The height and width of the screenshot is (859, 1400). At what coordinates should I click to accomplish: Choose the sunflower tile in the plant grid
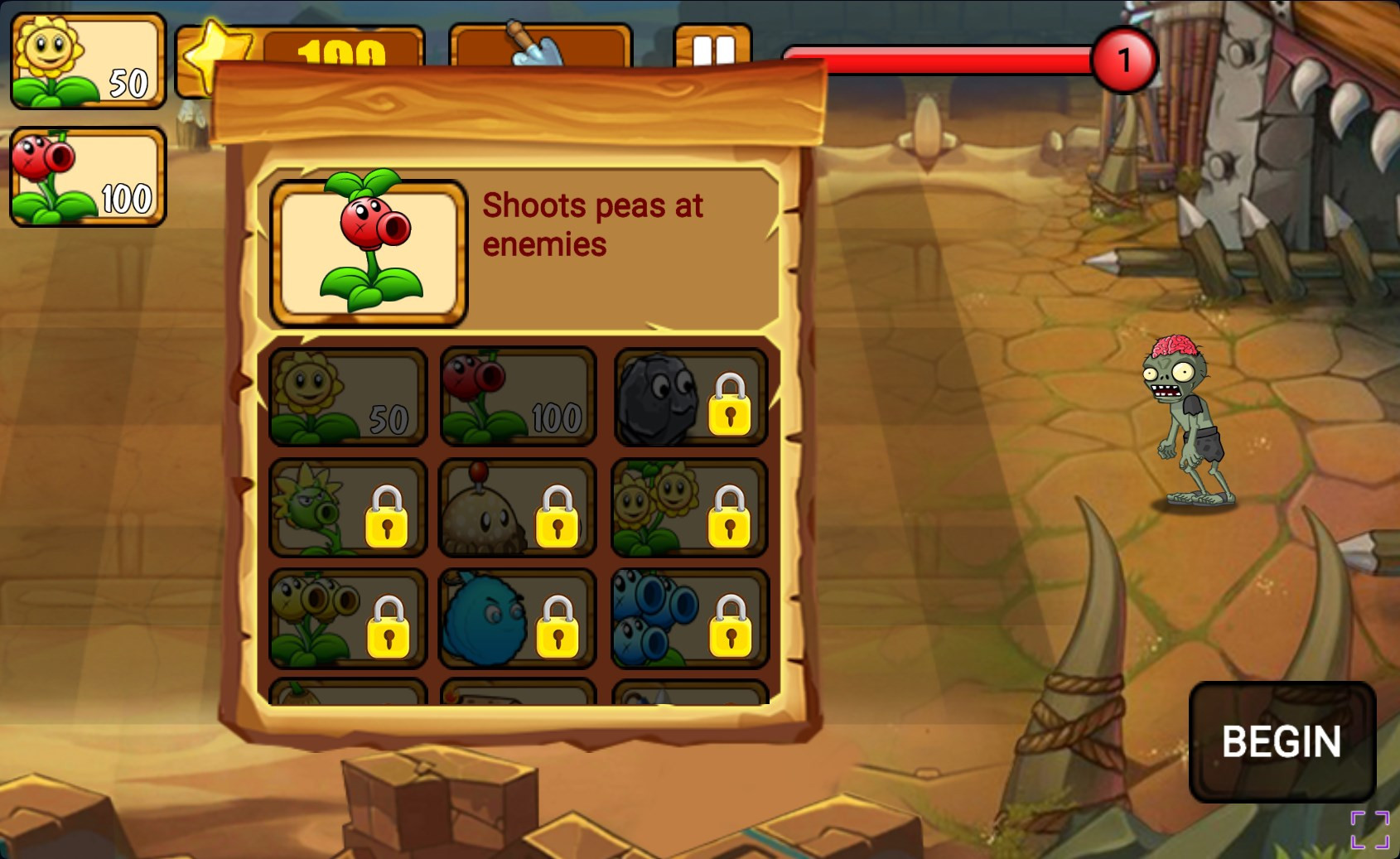(348, 398)
